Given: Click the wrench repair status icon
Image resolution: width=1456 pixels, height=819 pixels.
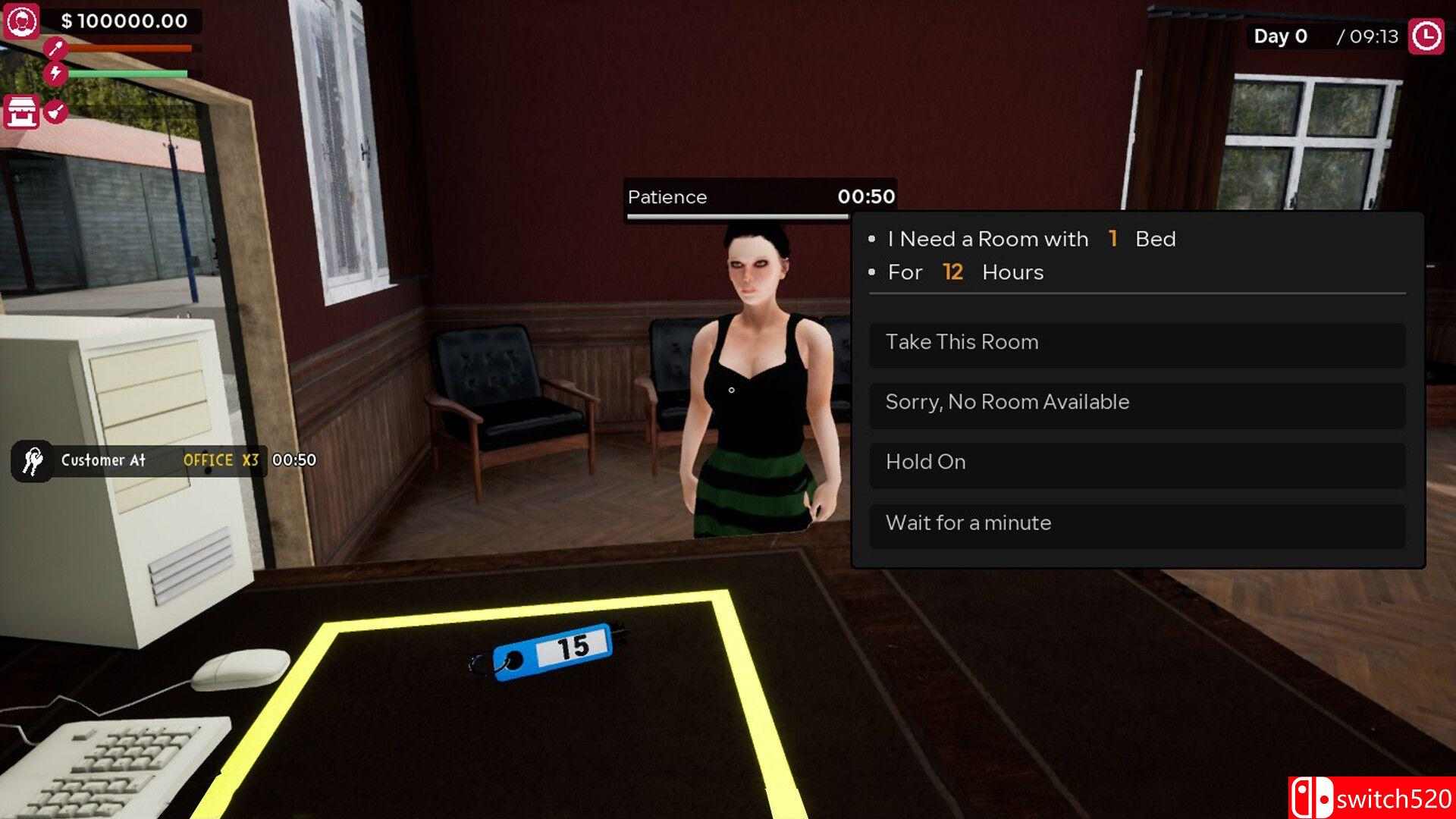Looking at the screenshot, I should tap(55, 47).
